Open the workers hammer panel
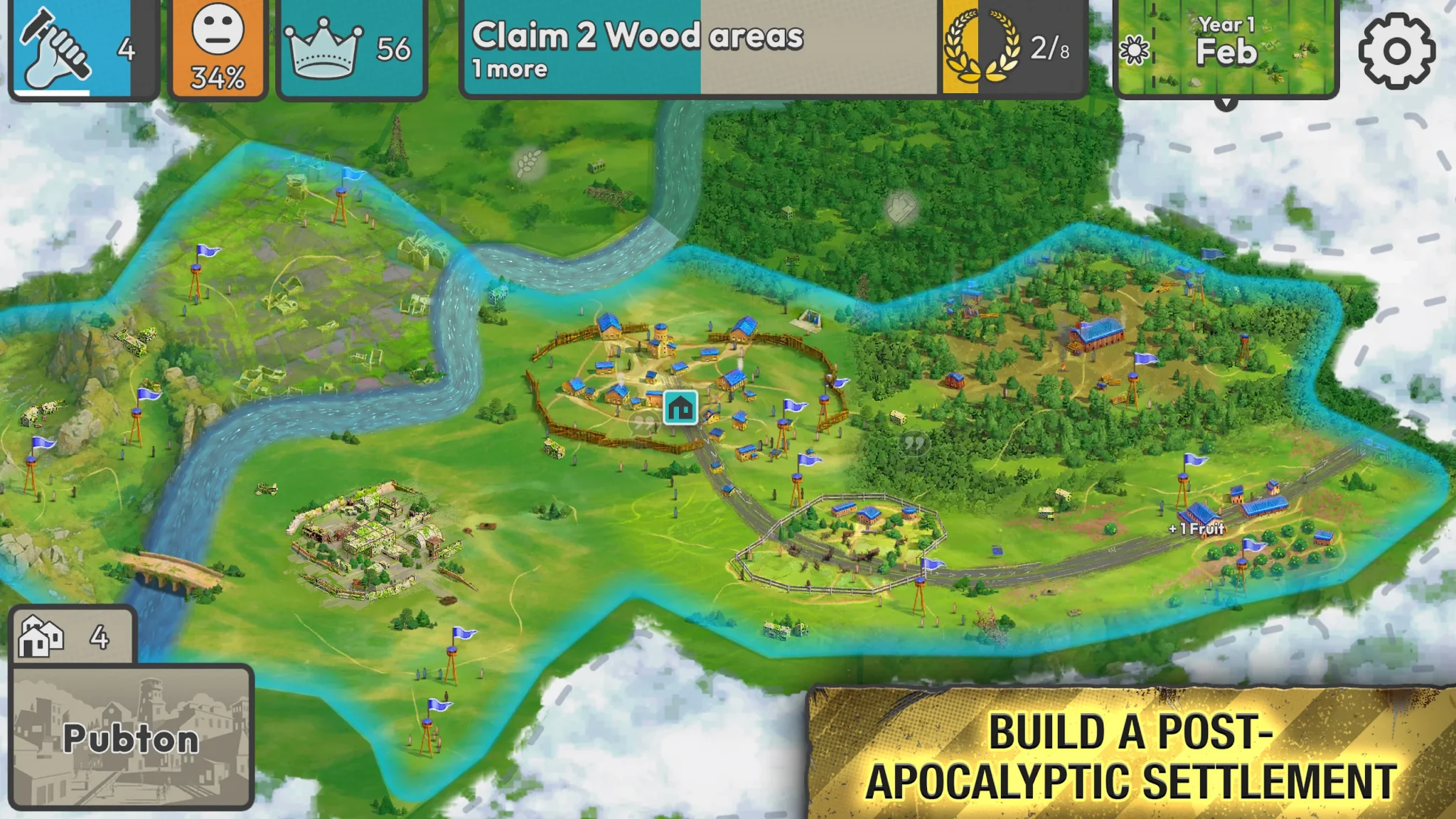Image resolution: width=1456 pixels, height=819 pixels. [x=82, y=49]
